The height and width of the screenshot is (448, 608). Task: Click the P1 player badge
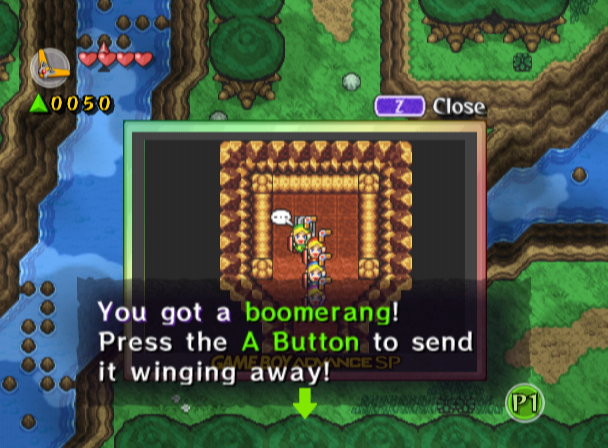523,402
